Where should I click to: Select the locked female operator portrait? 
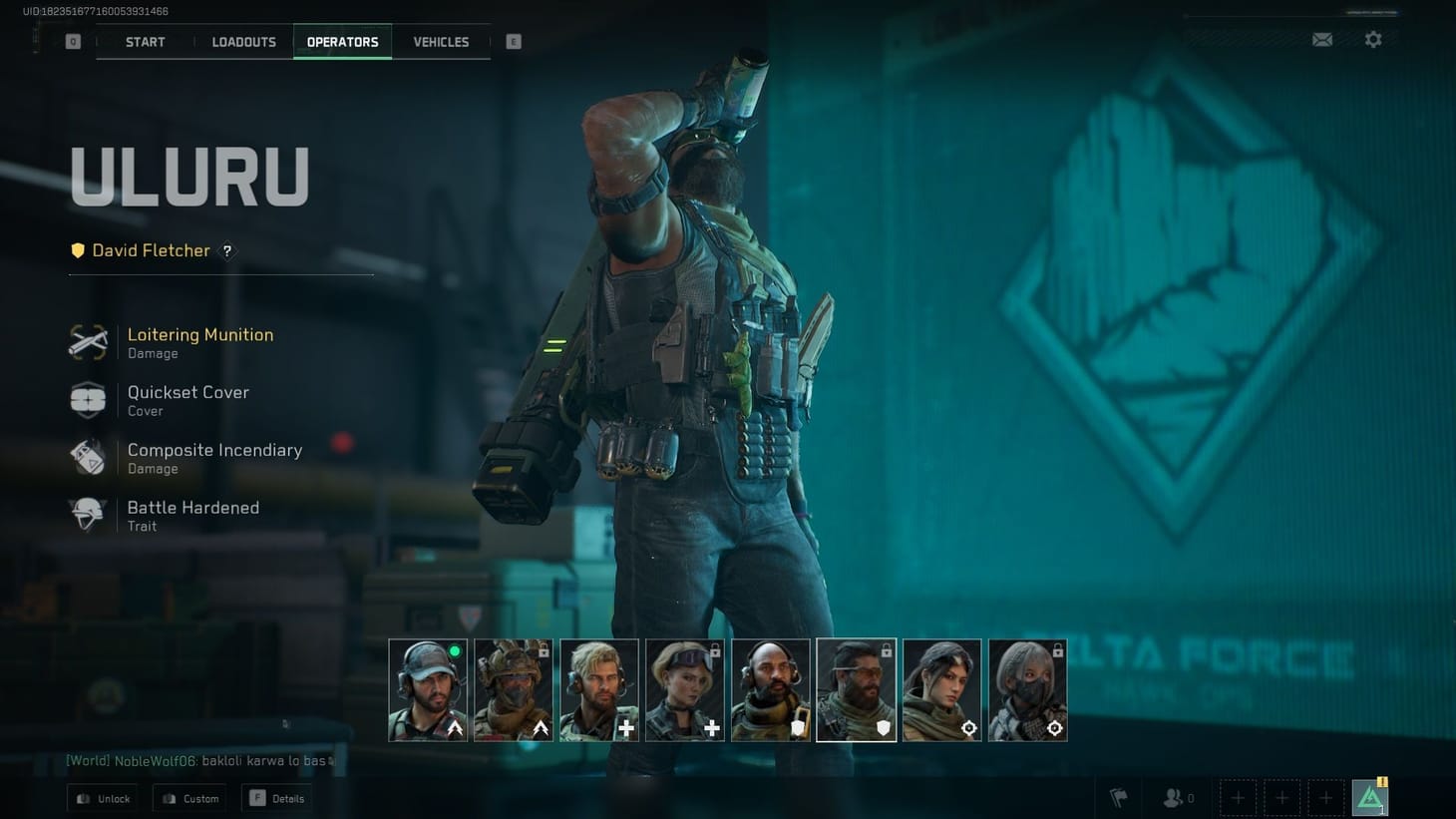pos(685,689)
